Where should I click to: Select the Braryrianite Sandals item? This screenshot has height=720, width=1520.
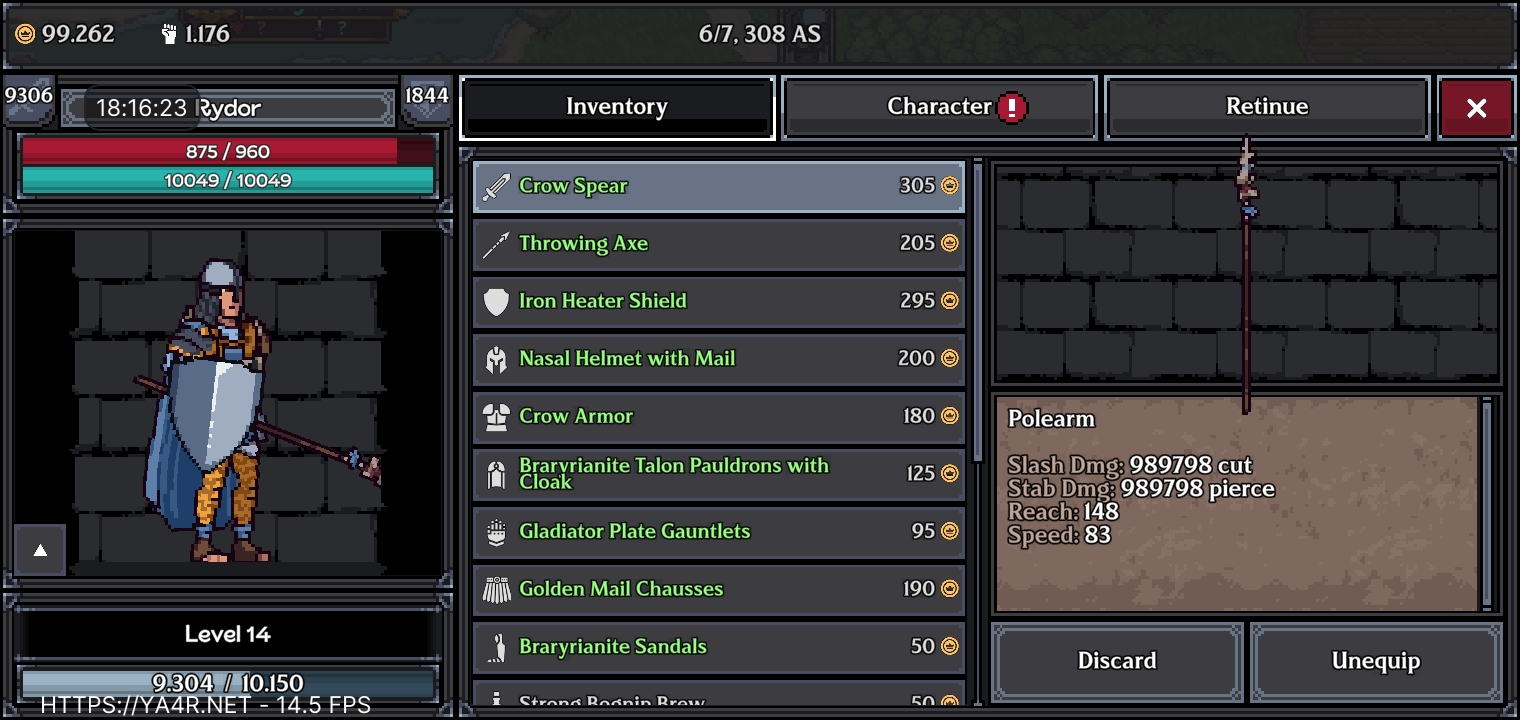[x=718, y=647]
